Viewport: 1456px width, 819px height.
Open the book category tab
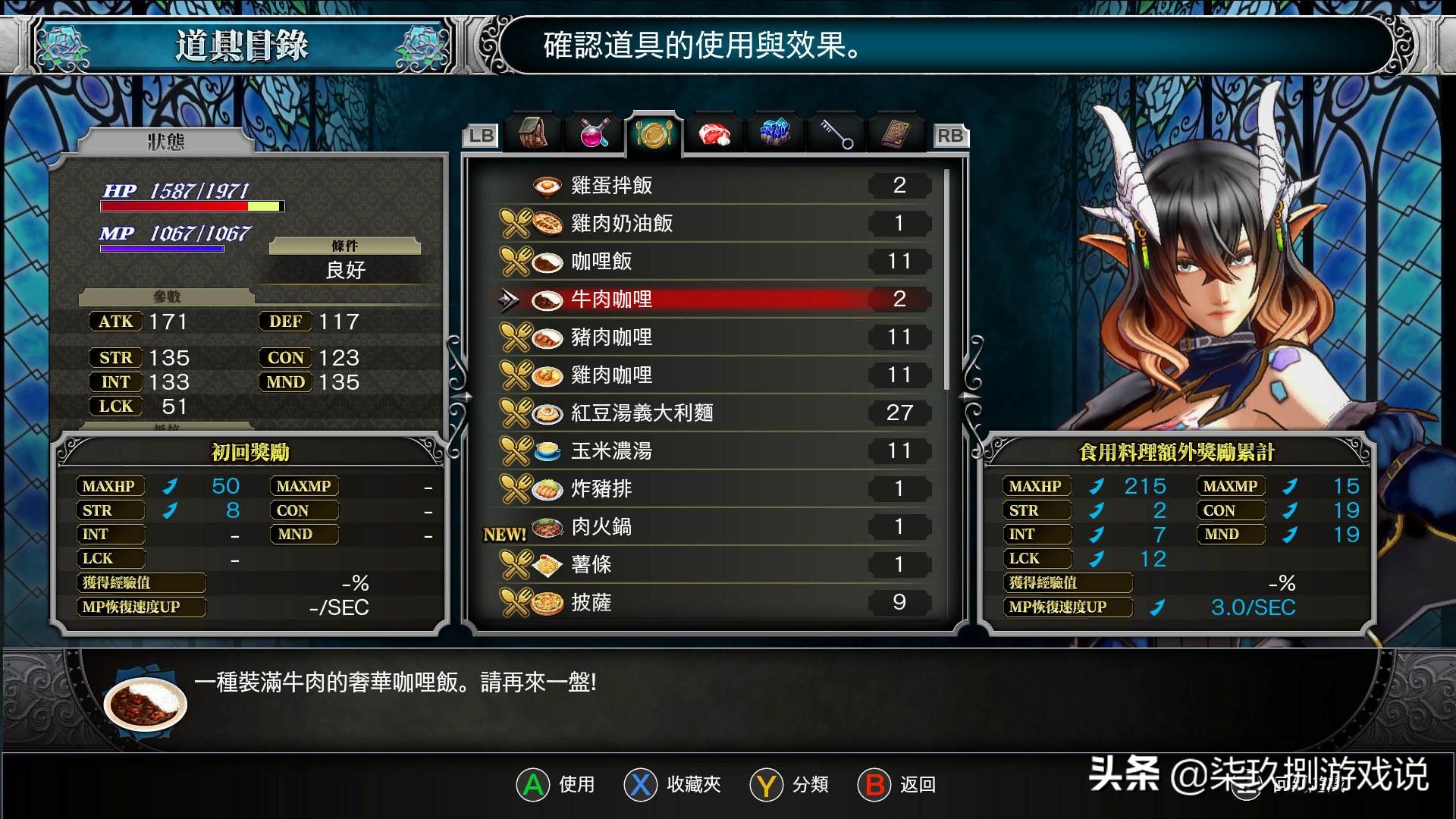897,133
